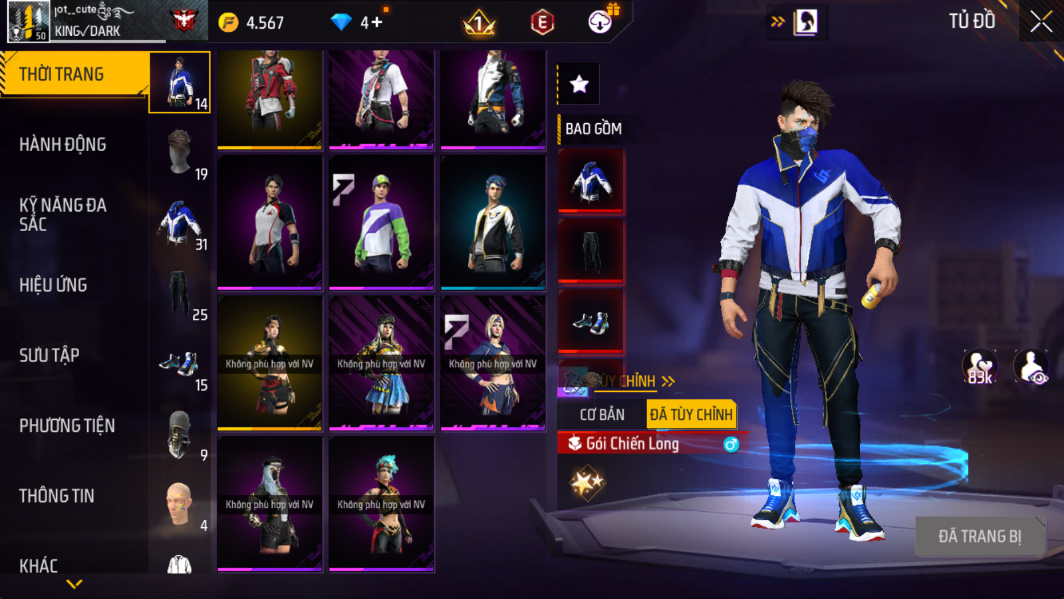Open the KỸ NĂNG ĐA SẮC category

(x=62, y=214)
